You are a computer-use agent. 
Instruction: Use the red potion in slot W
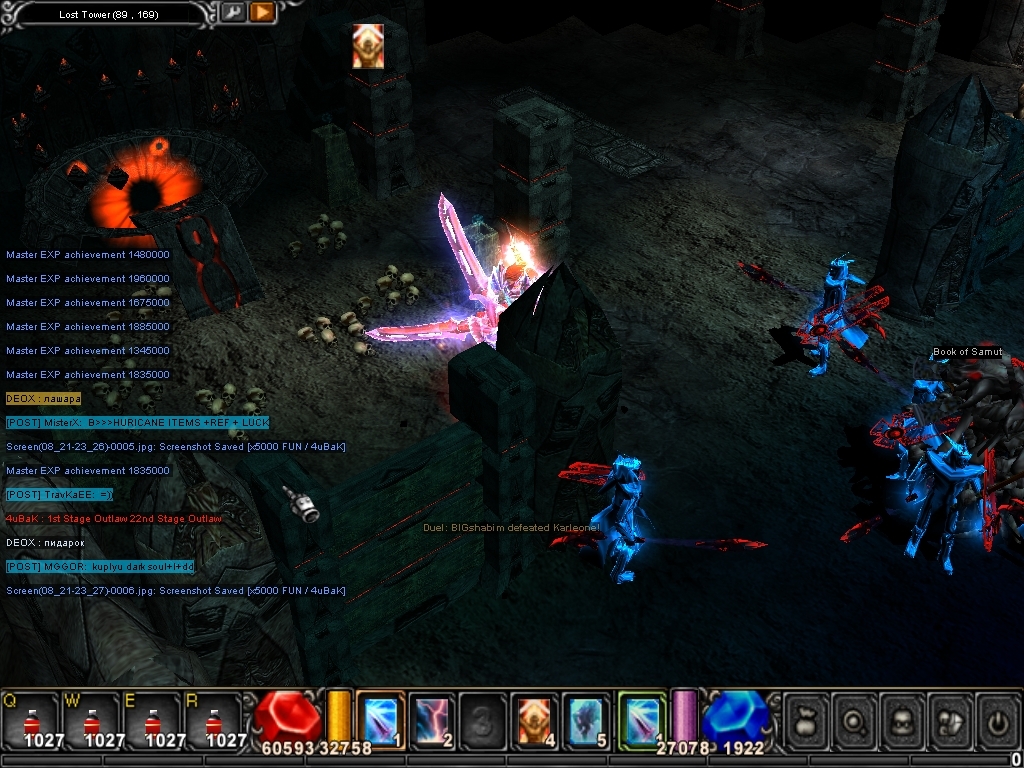(x=91, y=721)
